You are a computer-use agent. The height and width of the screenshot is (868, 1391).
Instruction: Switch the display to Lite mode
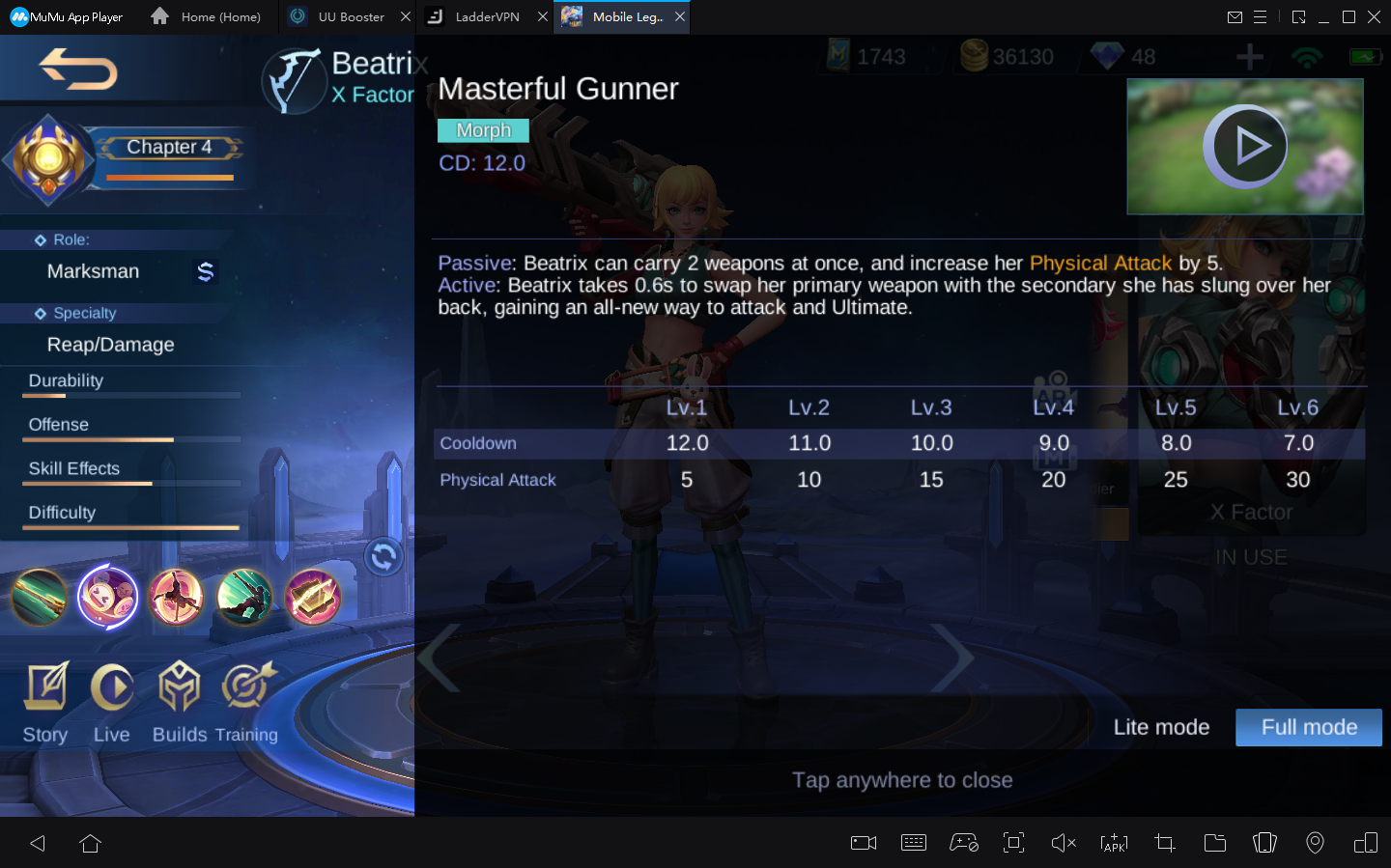coord(1161,727)
